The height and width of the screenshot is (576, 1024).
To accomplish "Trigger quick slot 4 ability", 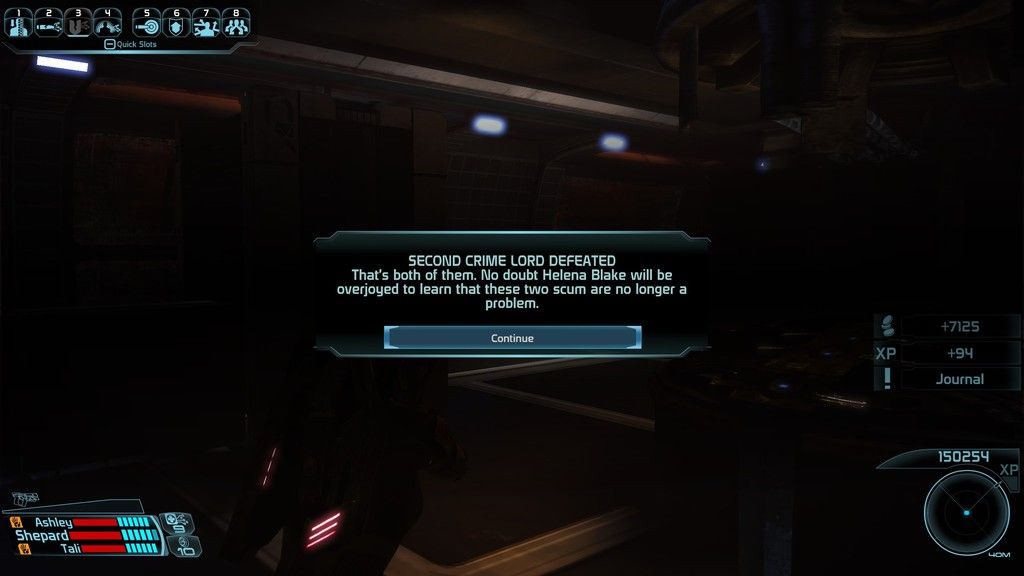I will [x=107, y=24].
